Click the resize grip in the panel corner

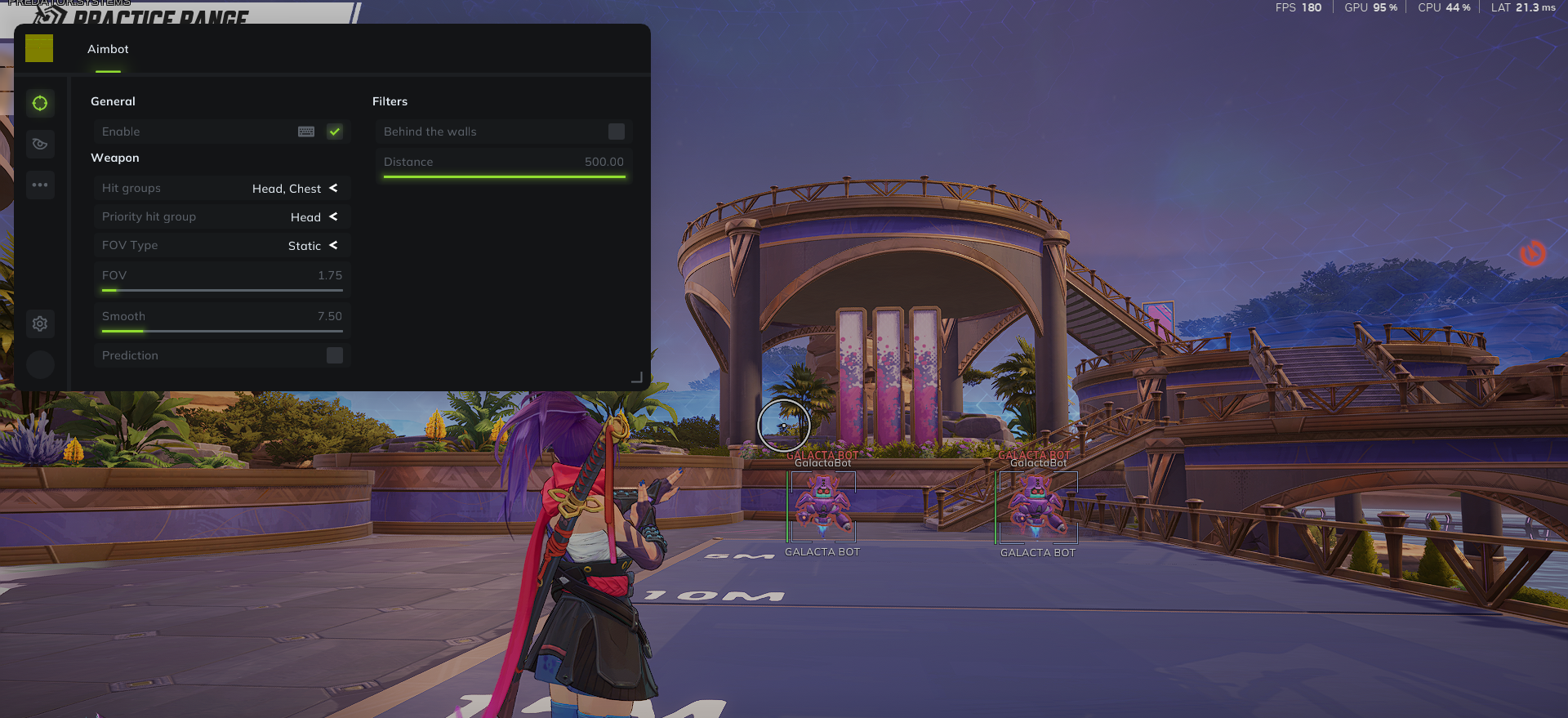[x=637, y=377]
